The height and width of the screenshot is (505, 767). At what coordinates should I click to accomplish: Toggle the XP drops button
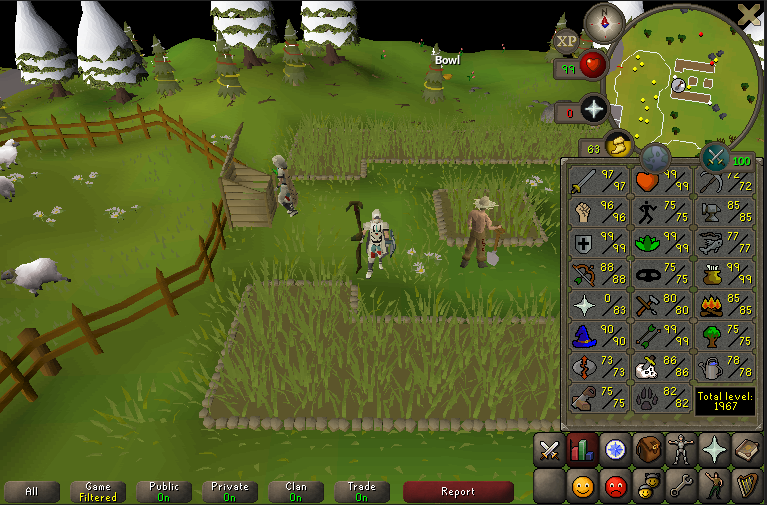point(567,41)
